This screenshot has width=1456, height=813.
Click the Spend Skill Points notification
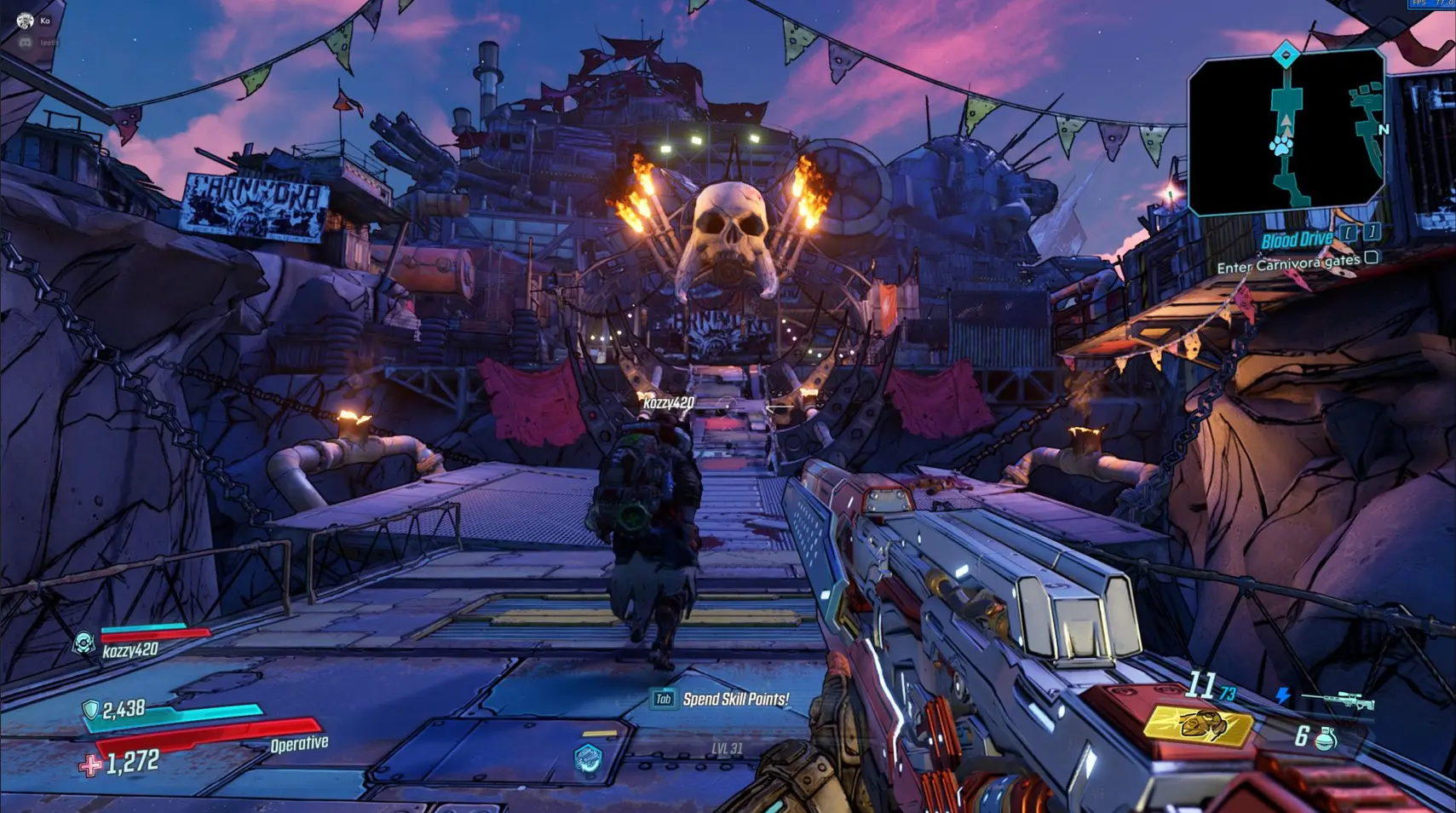(721, 700)
